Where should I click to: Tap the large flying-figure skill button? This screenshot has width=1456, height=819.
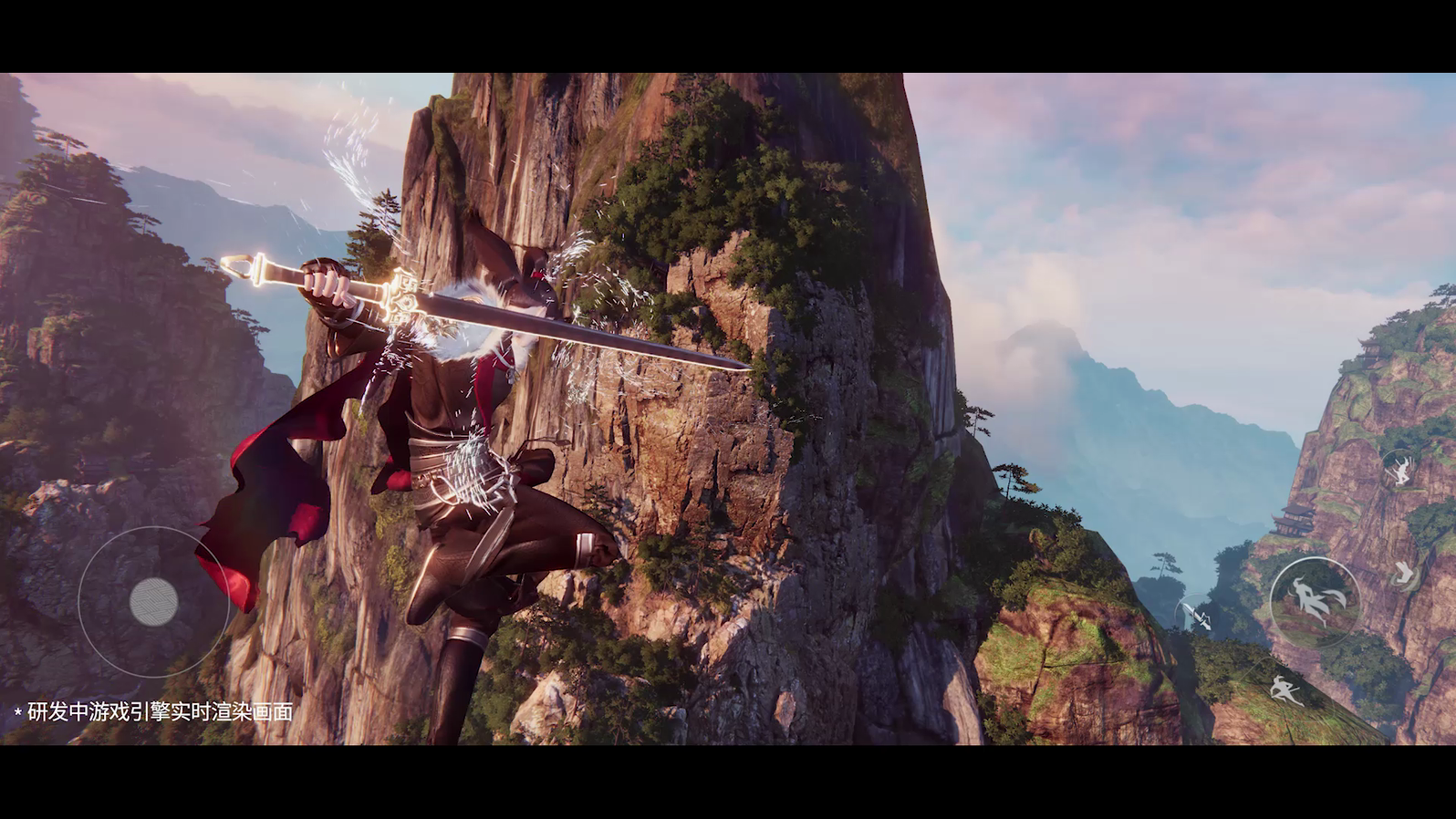click(1314, 601)
